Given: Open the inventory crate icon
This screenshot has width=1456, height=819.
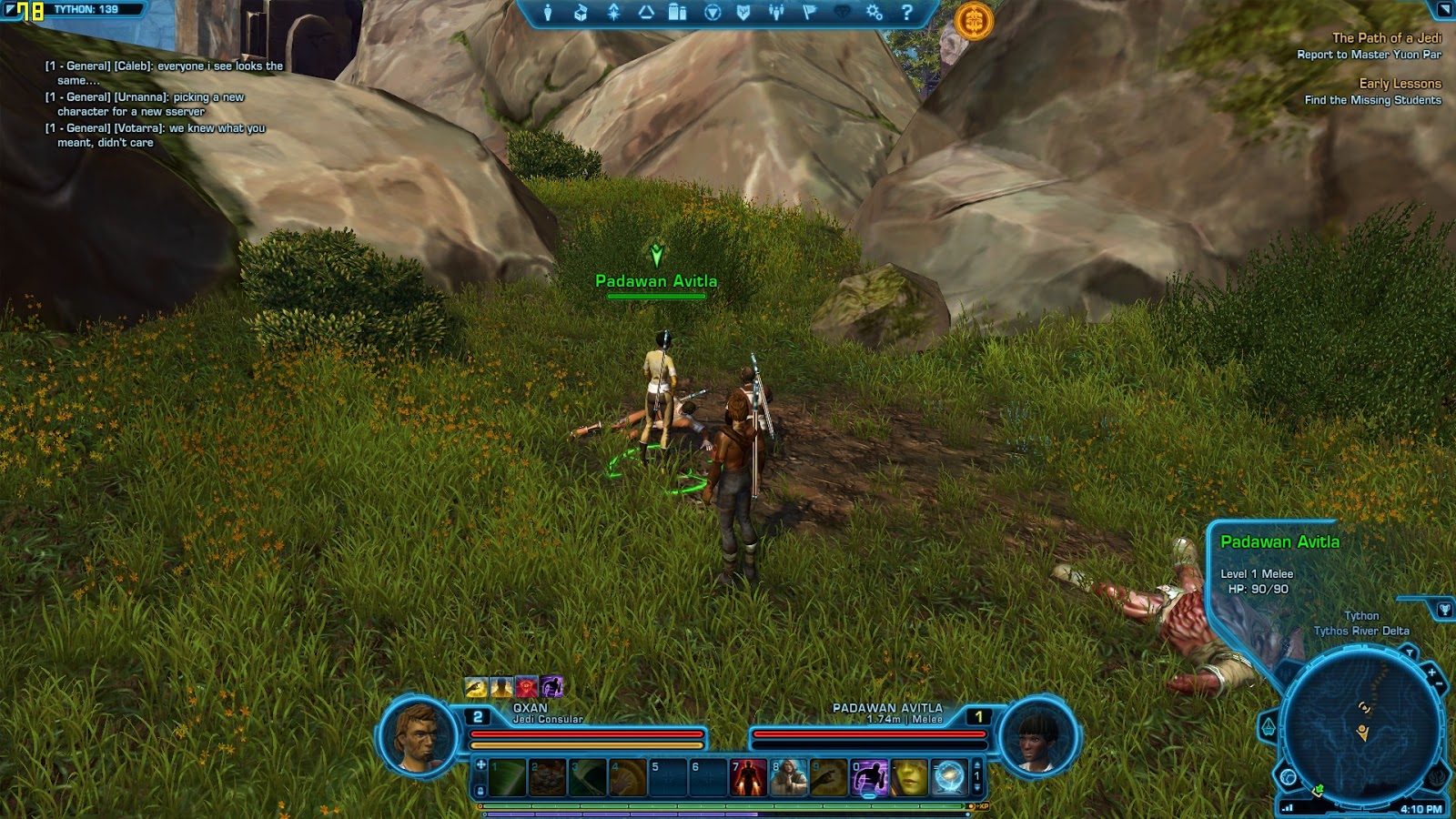Looking at the screenshot, I should 581,13.
